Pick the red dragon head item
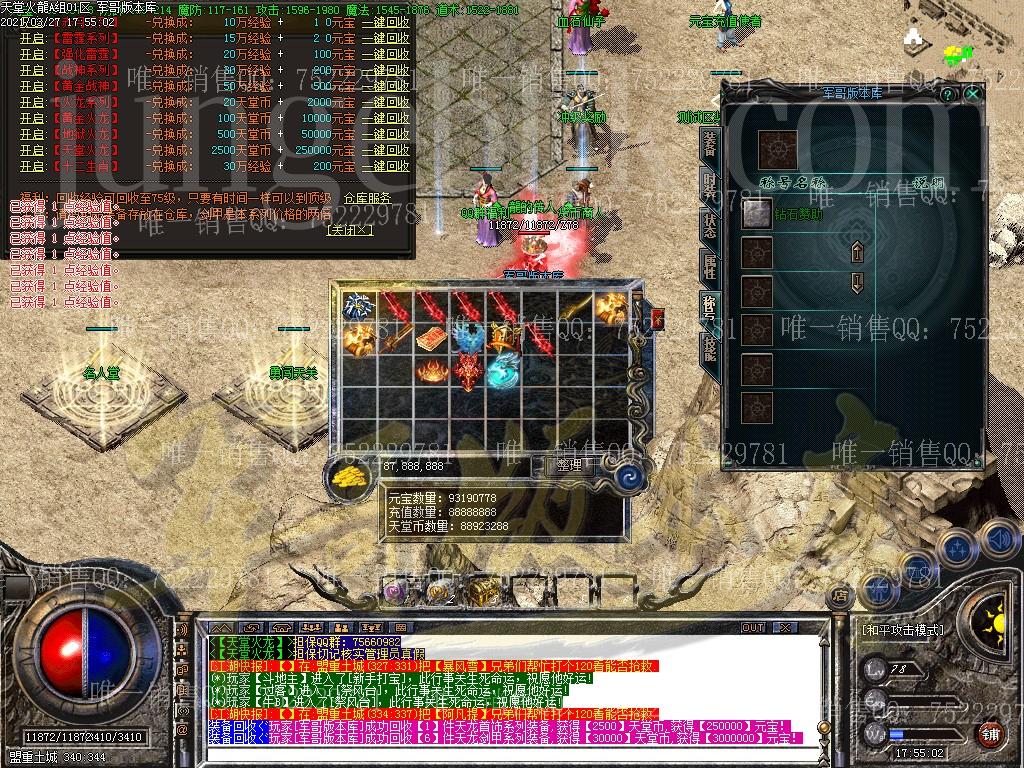Screen dimensions: 1024x768 (468, 372)
